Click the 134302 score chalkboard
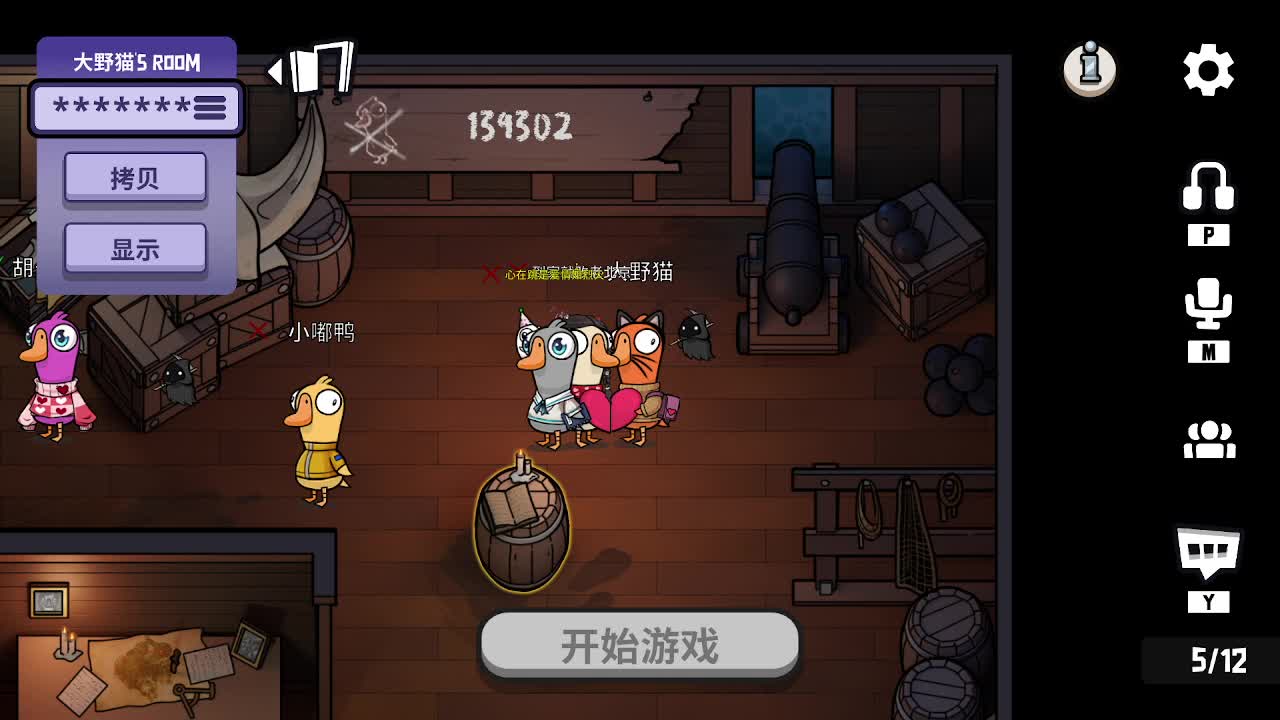1280x720 pixels. click(520, 128)
